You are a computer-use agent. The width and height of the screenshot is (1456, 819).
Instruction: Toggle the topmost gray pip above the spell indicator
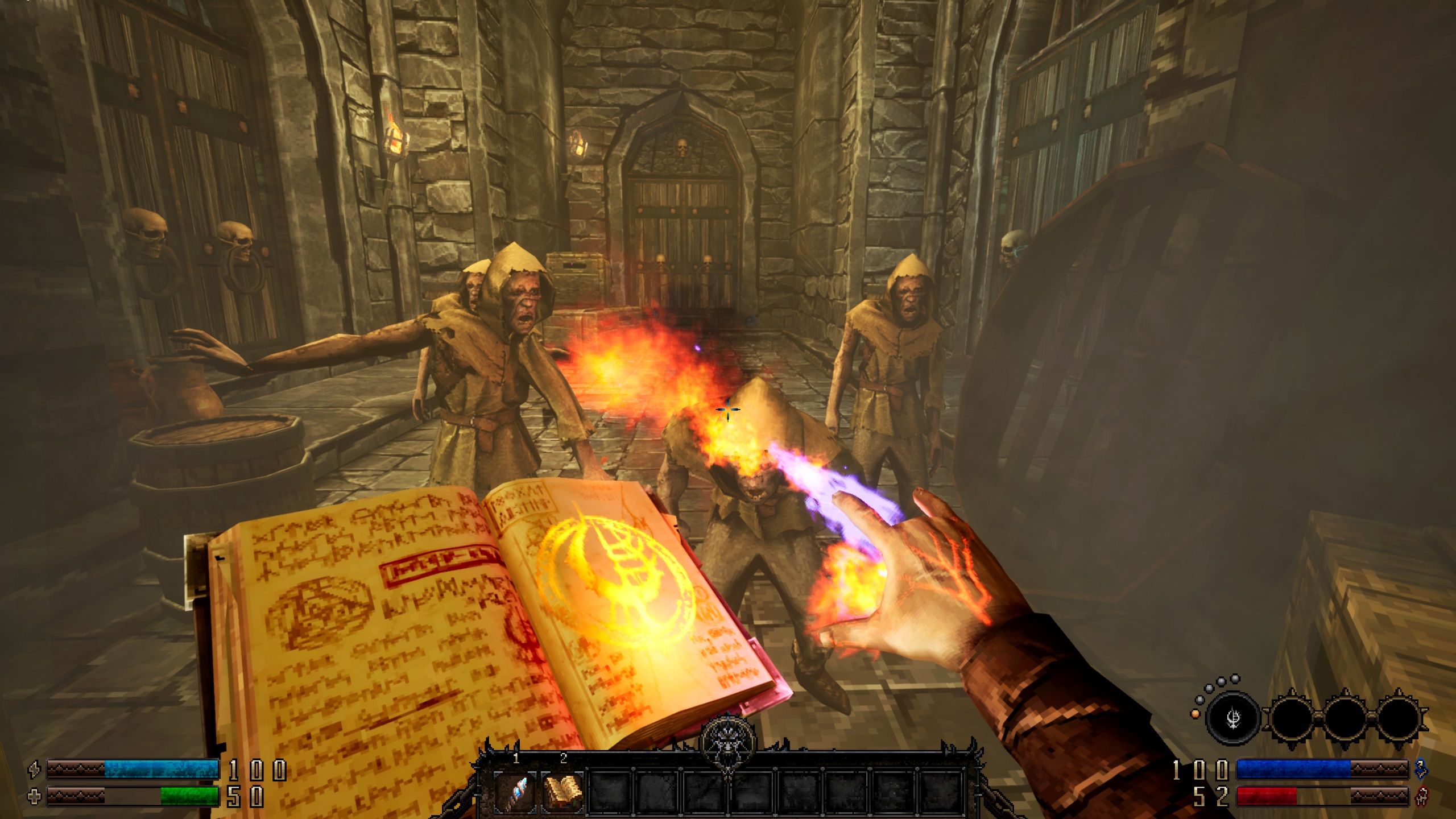1234,678
